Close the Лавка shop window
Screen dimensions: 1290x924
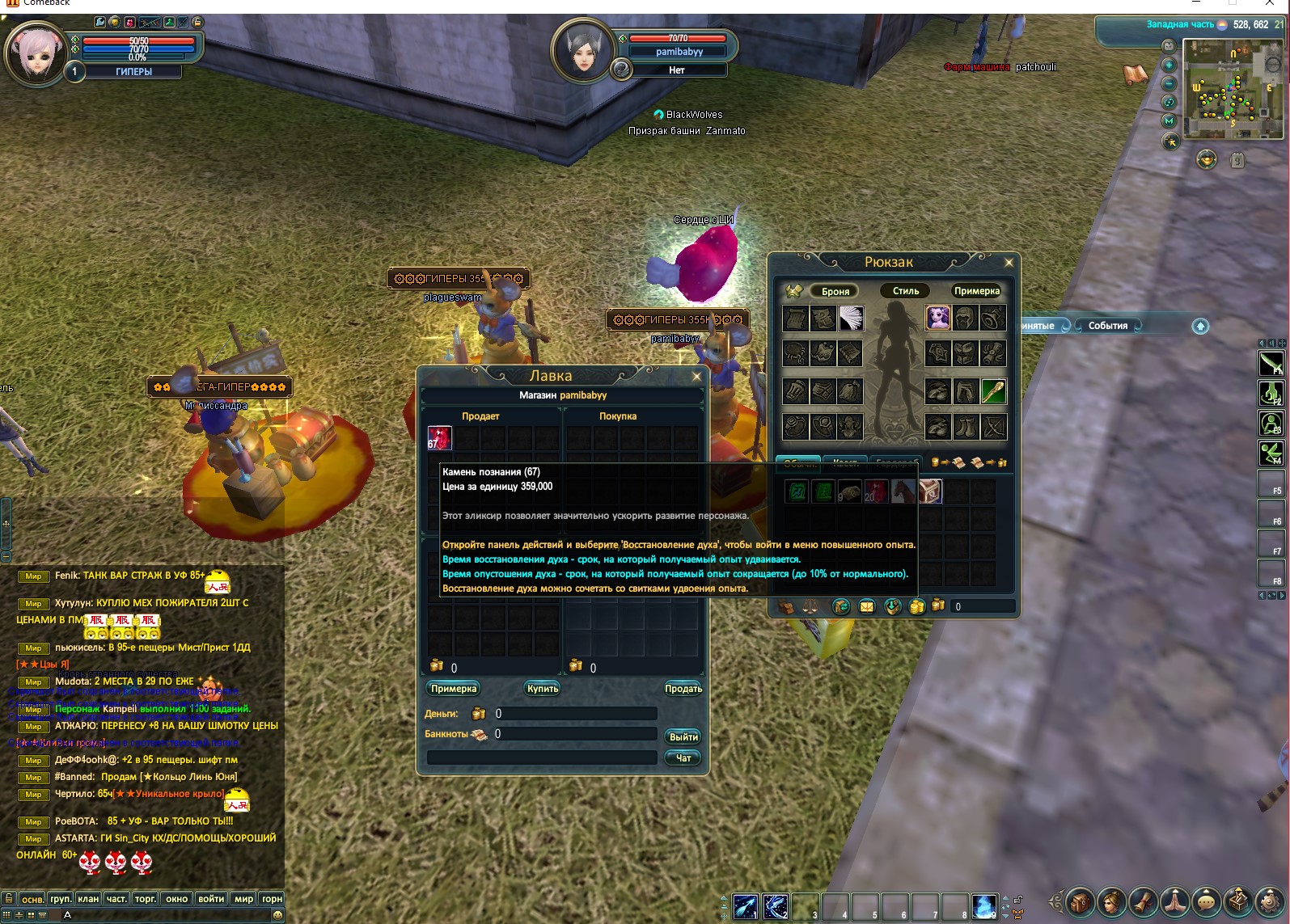(x=696, y=376)
